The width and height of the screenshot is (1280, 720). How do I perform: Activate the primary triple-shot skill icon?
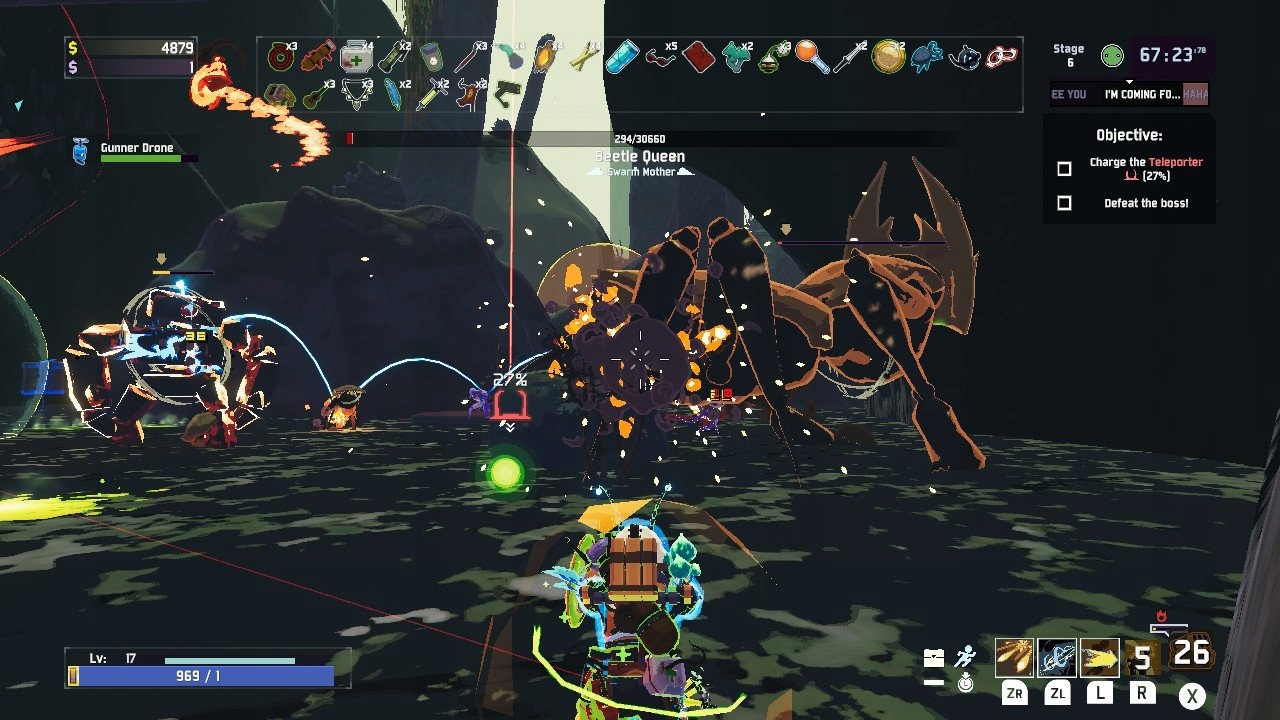click(x=1014, y=657)
